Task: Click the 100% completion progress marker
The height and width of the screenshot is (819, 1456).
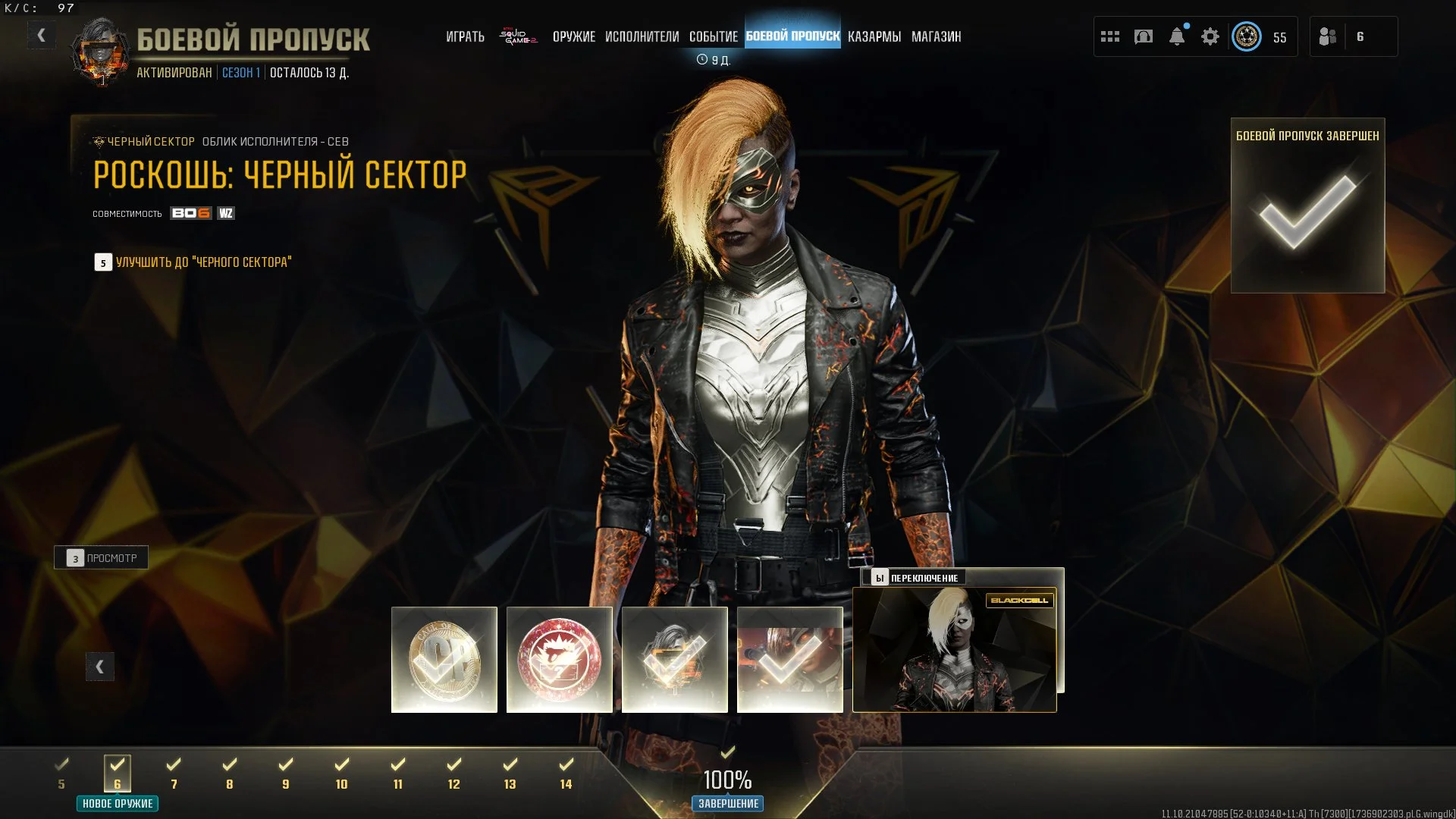Action: [x=727, y=780]
